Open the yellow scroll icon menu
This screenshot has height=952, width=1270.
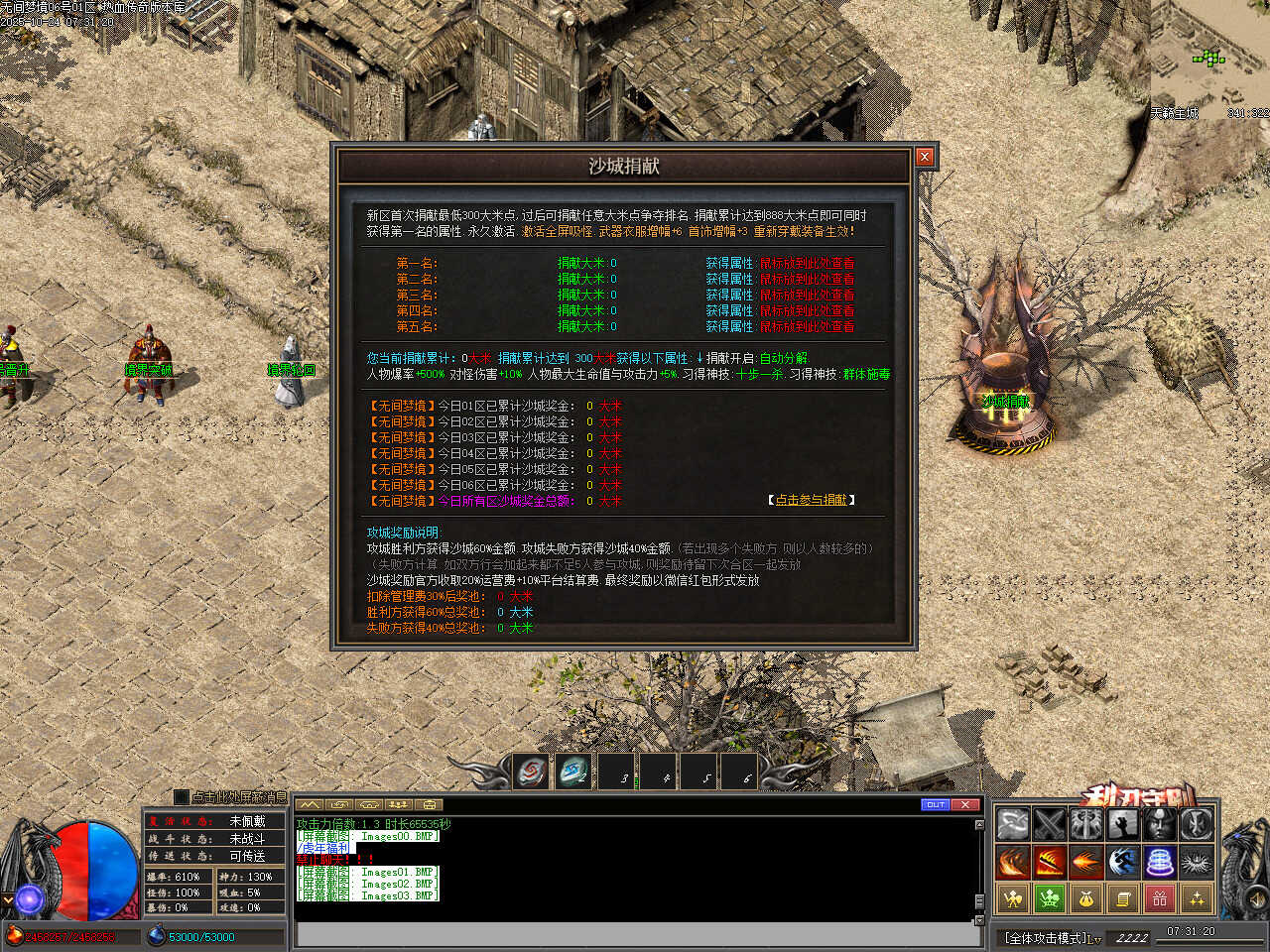tap(1123, 899)
